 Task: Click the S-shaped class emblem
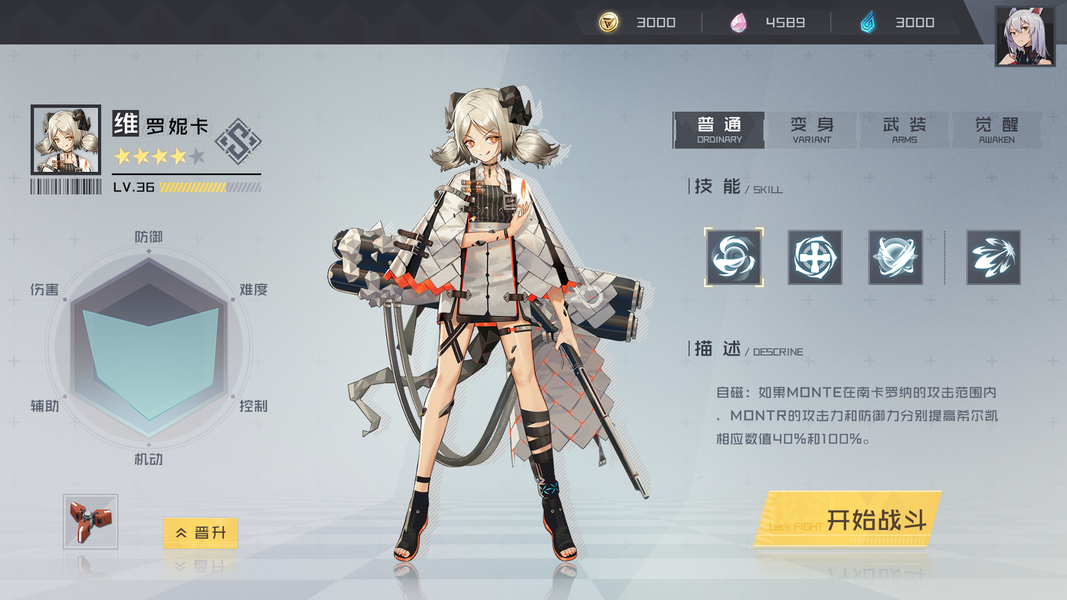point(238,141)
